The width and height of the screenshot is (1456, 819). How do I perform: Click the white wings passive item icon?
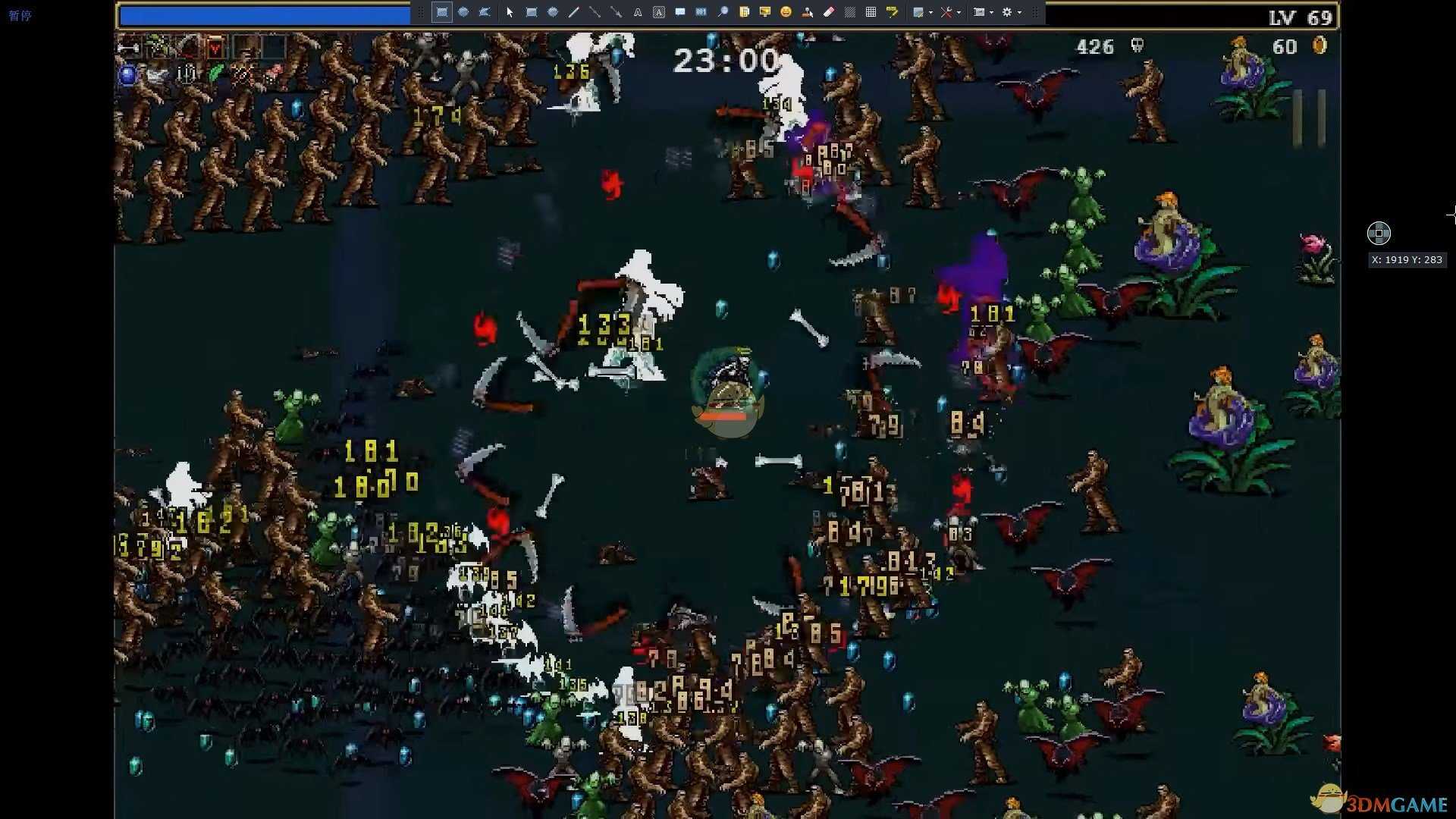point(157,74)
